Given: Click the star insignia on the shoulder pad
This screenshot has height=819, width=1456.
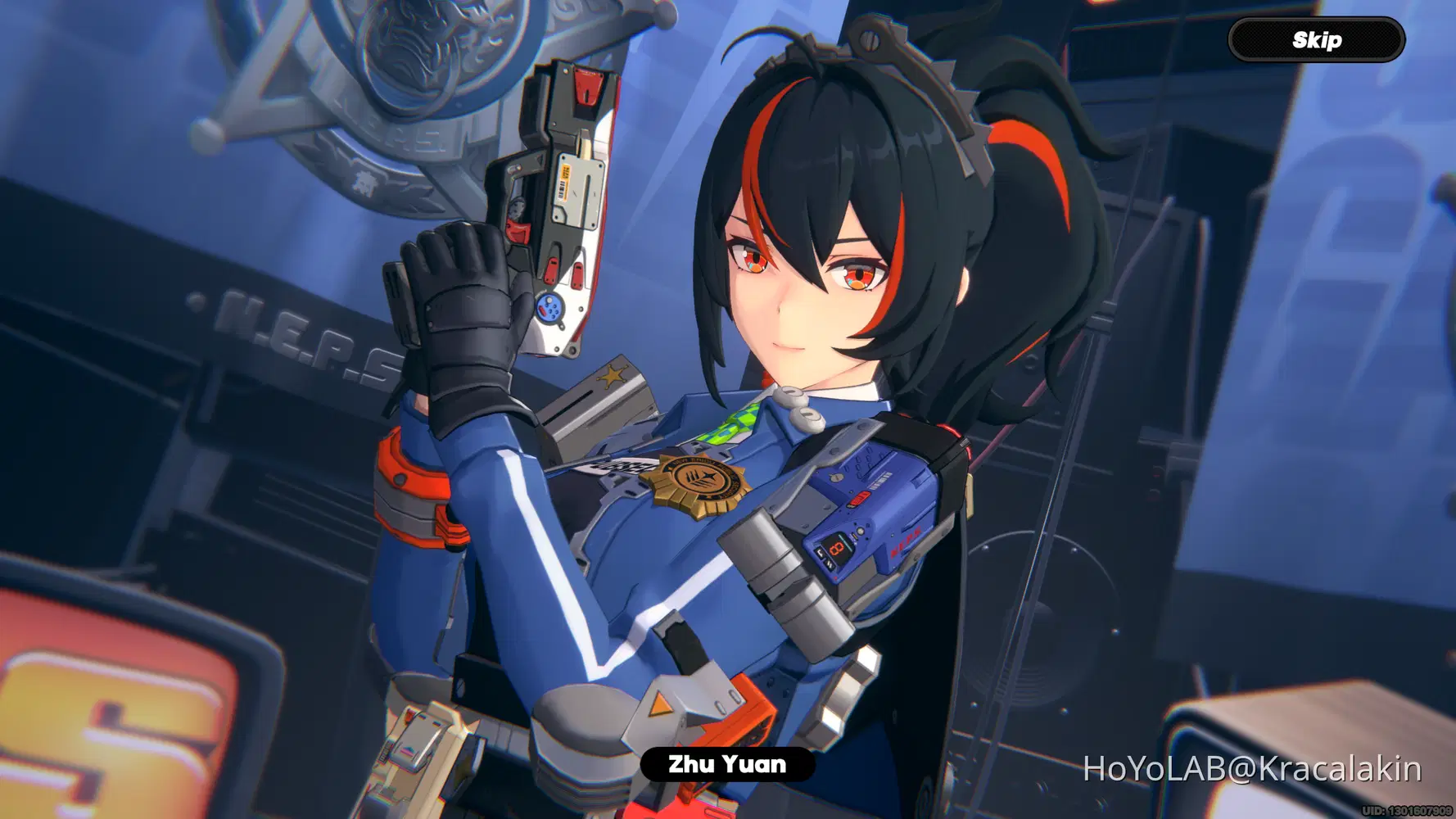Looking at the screenshot, I should (x=610, y=377).
